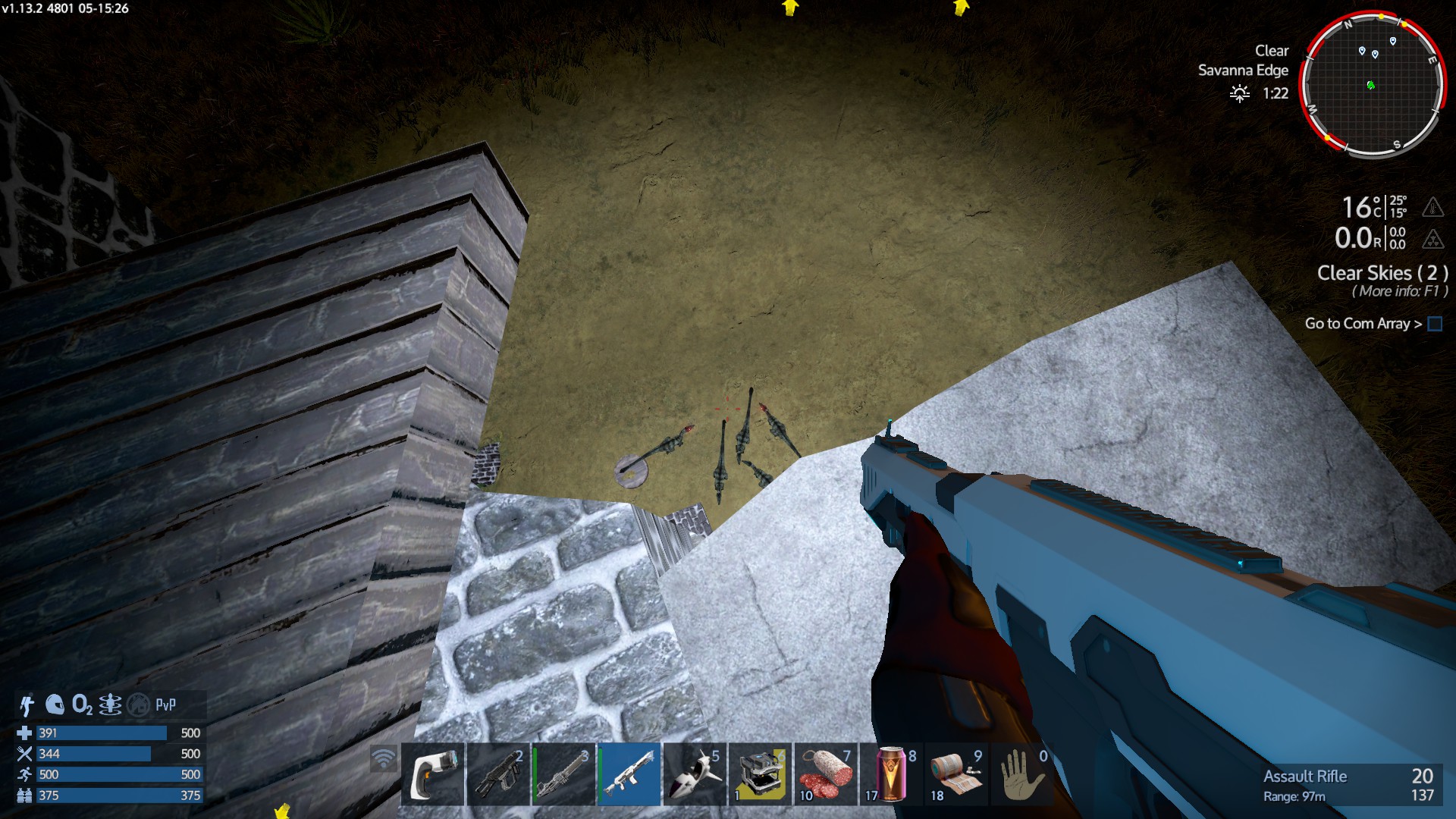
Task: Click the PvP status indicator
Action: pyautogui.click(x=165, y=705)
